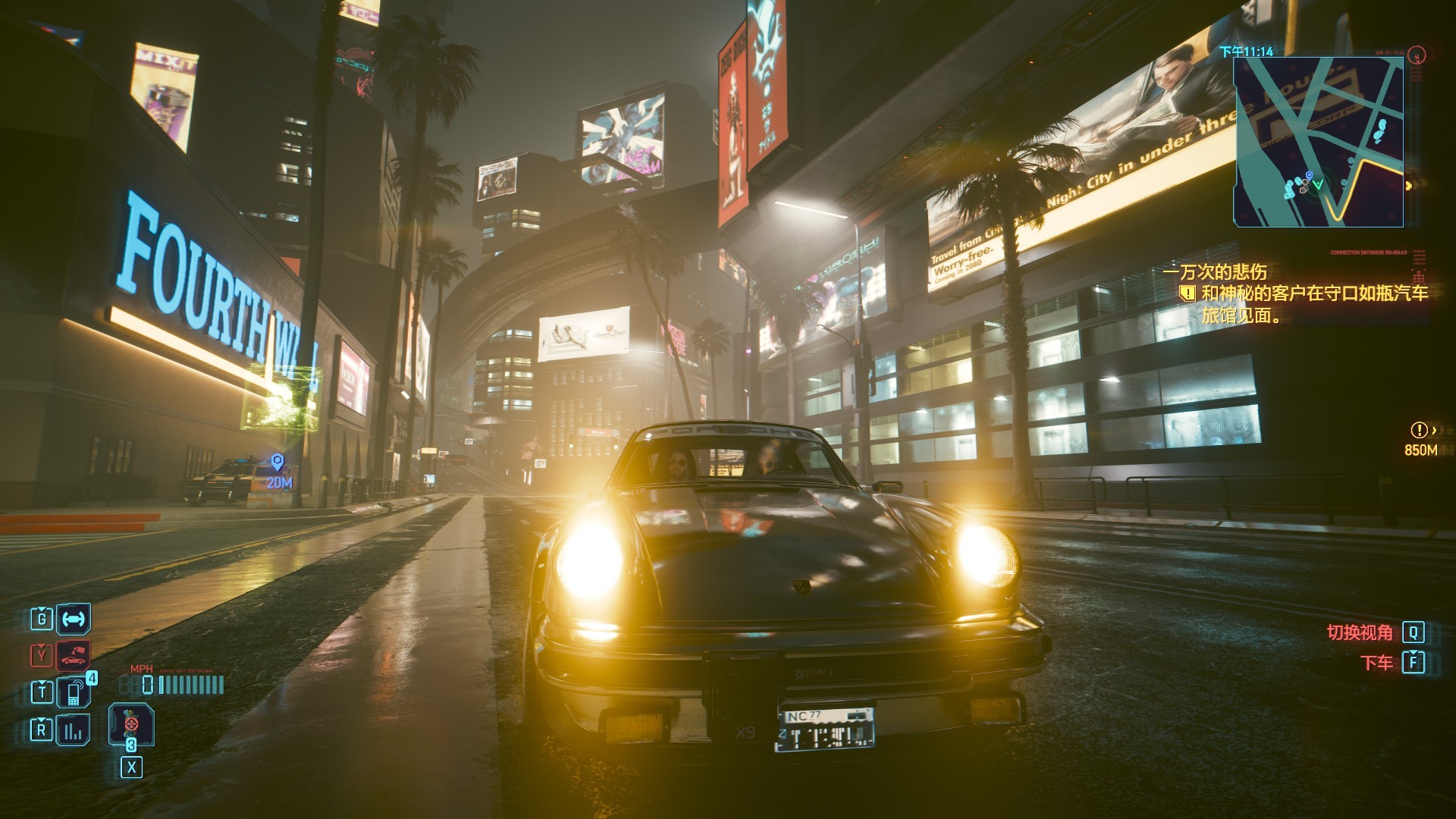Click the 下车 exit vehicle label
Screen dimensions: 1456x819
tap(1377, 663)
